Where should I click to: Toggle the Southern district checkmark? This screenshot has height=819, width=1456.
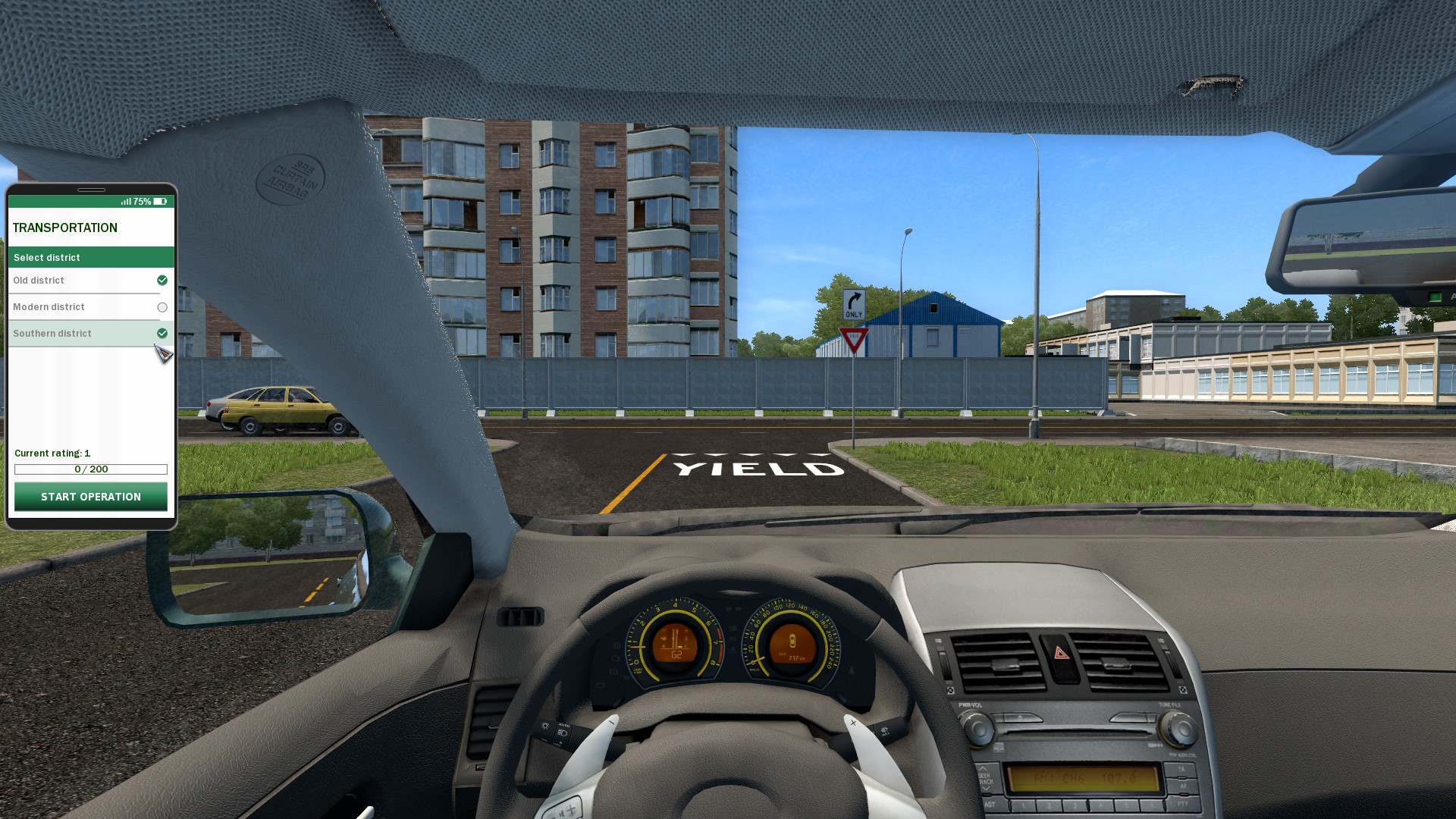pyautogui.click(x=162, y=334)
